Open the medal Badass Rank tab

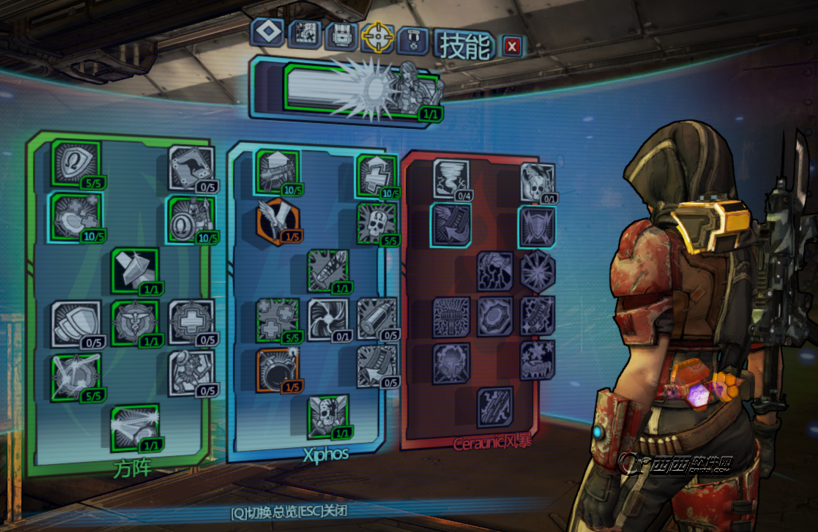coord(415,40)
